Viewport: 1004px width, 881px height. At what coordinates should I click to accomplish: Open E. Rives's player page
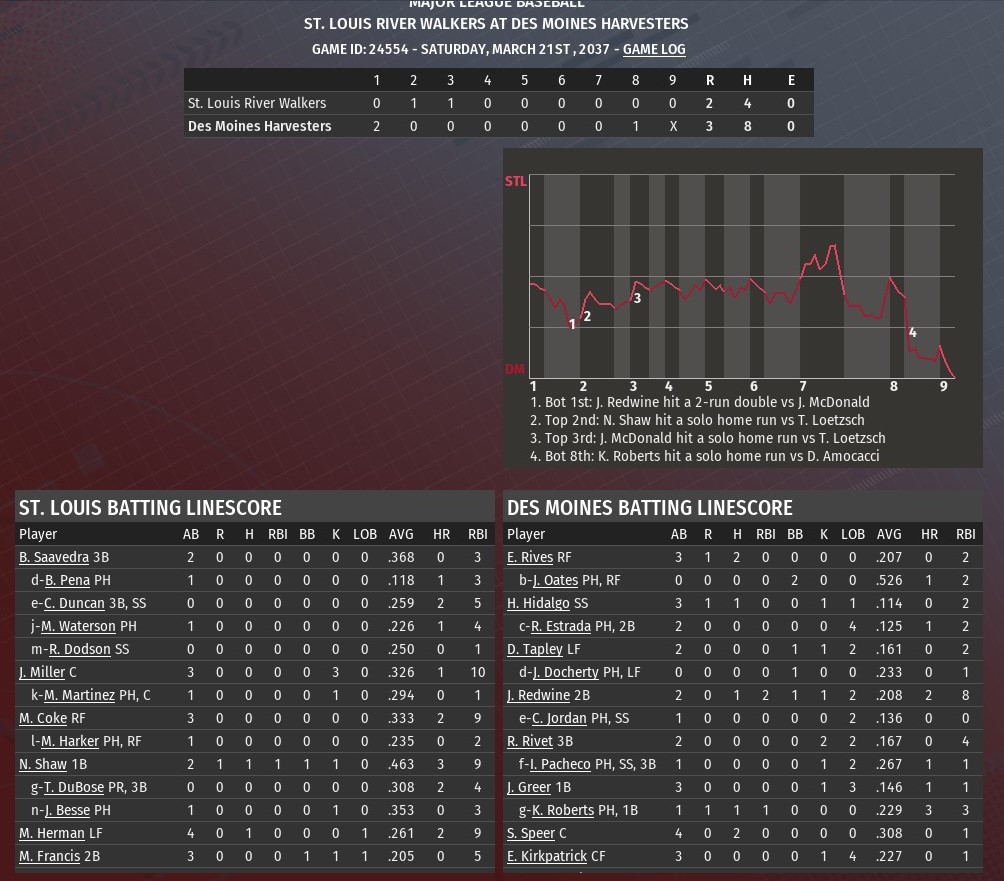(x=530, y=557)
